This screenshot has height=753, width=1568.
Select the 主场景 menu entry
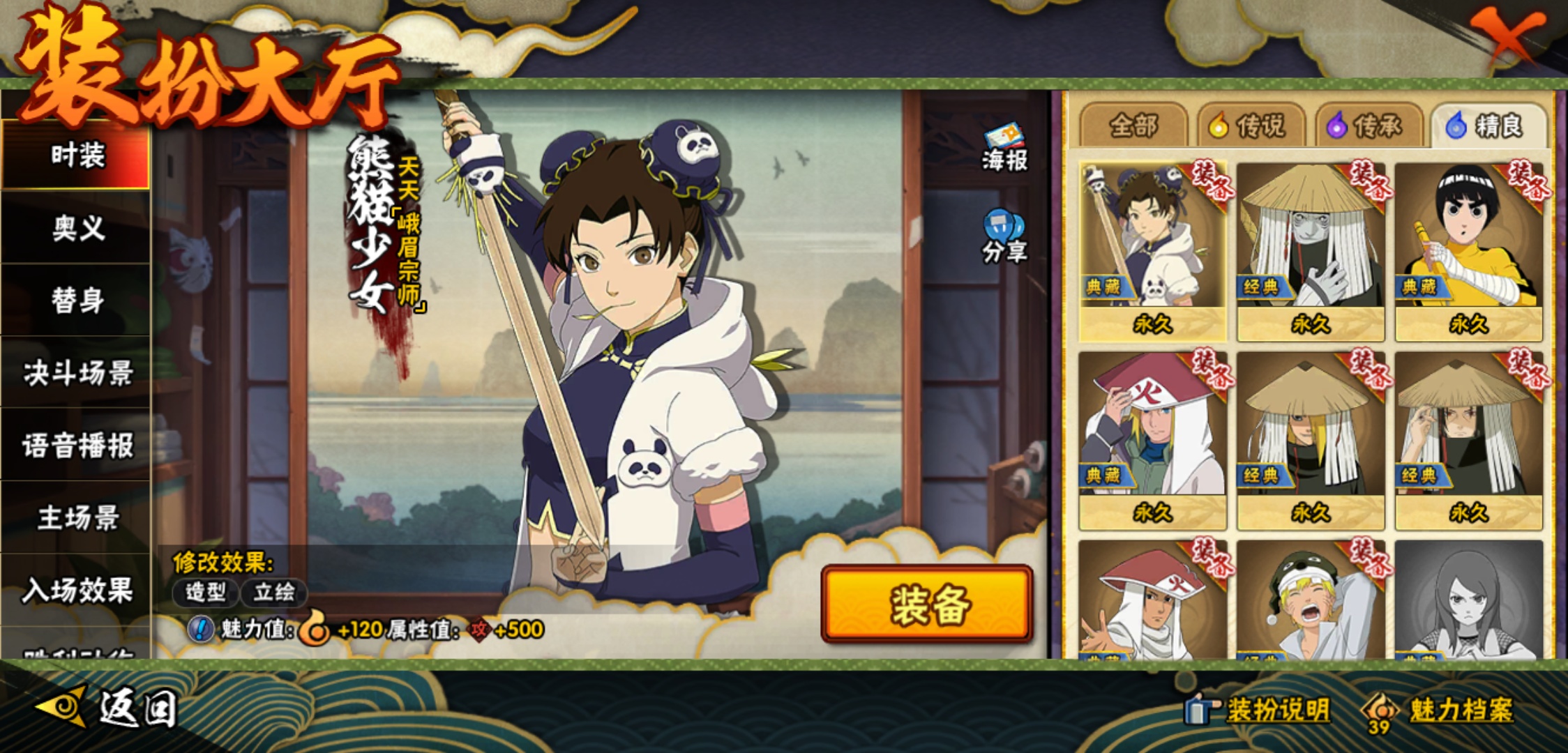[x=77, y=518]
